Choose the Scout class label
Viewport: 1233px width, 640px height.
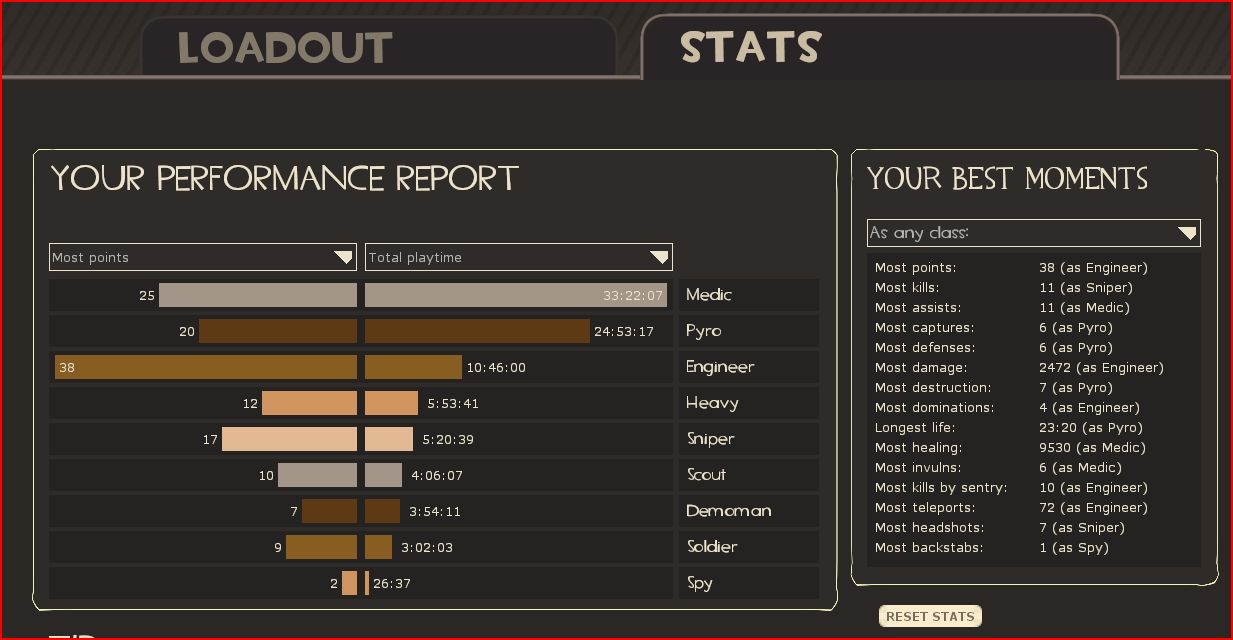coord(706,475)
